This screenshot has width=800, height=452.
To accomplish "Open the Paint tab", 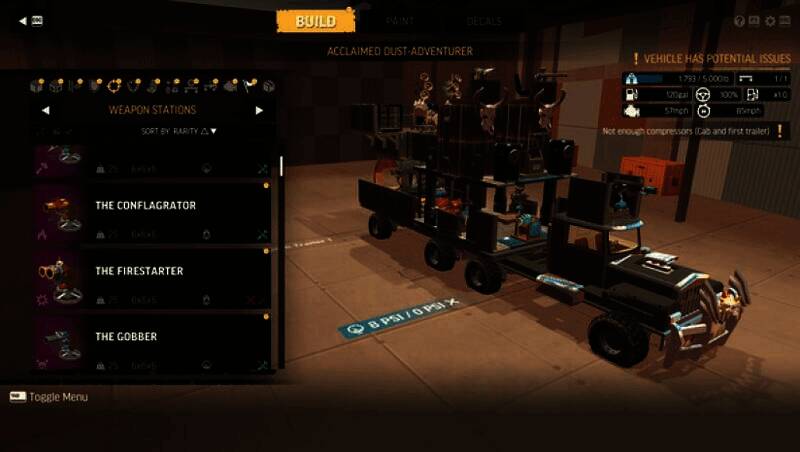I will point(401,21).
